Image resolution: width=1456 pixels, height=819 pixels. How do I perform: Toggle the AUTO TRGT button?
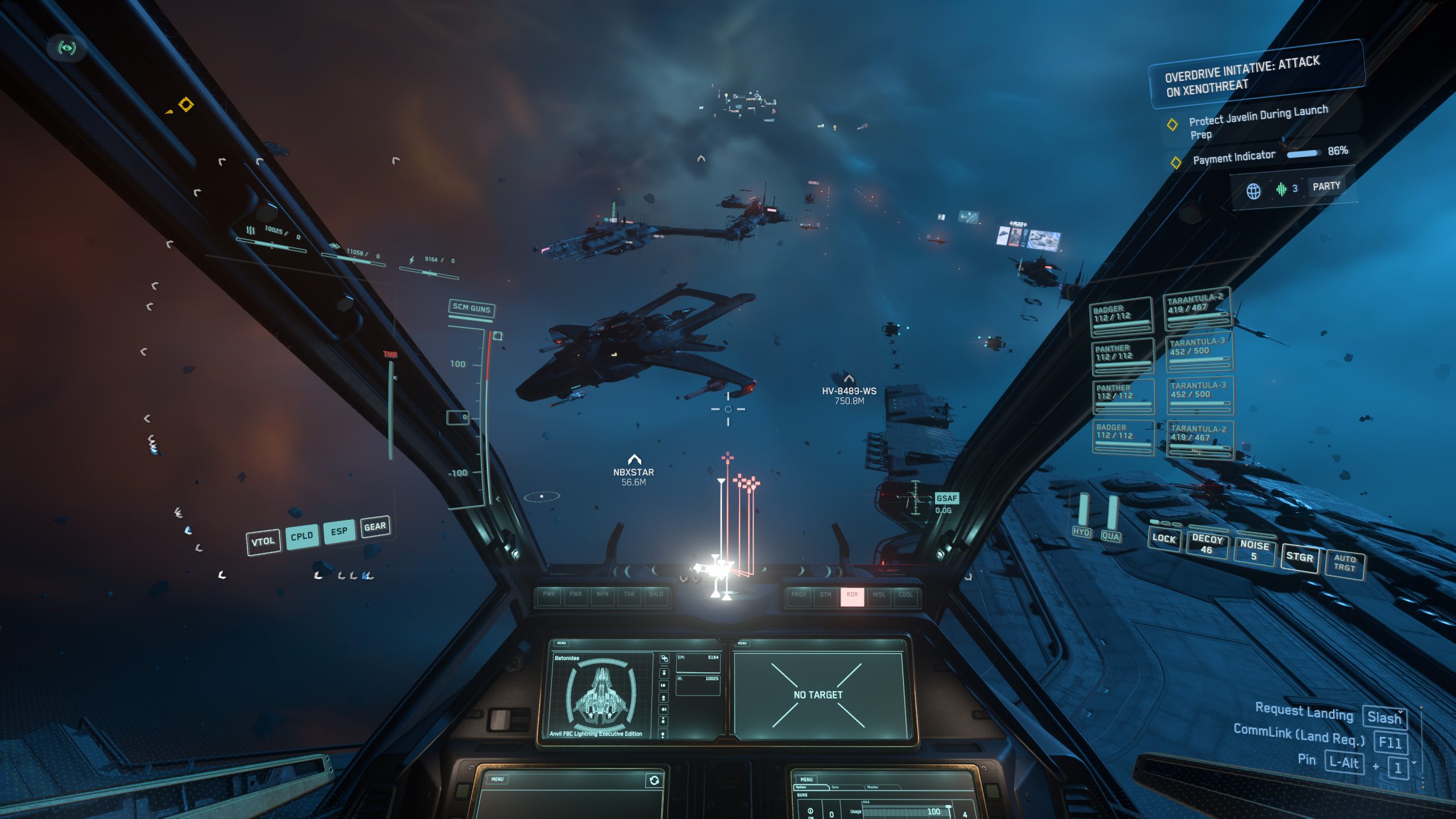pos(1345,563)
